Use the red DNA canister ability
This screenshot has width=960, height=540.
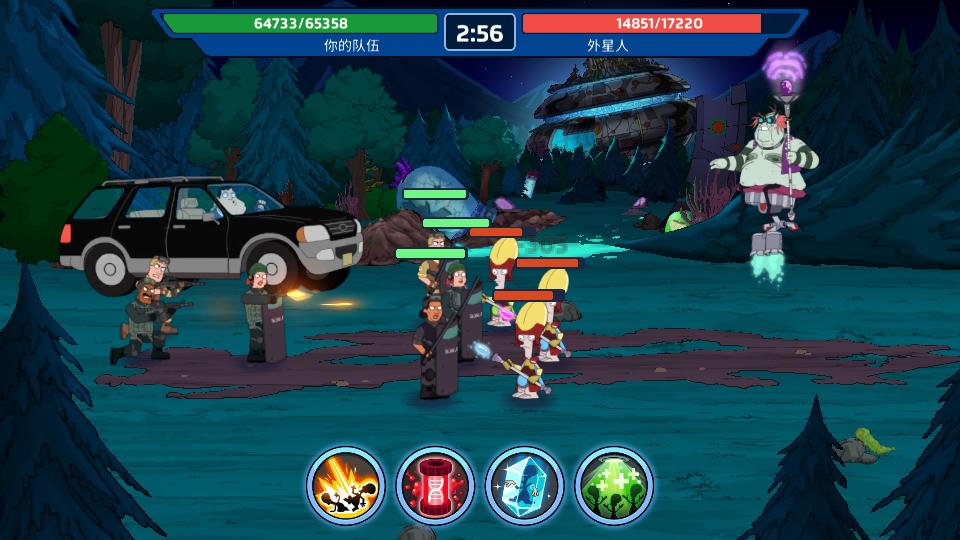click(x=435, y=485)
